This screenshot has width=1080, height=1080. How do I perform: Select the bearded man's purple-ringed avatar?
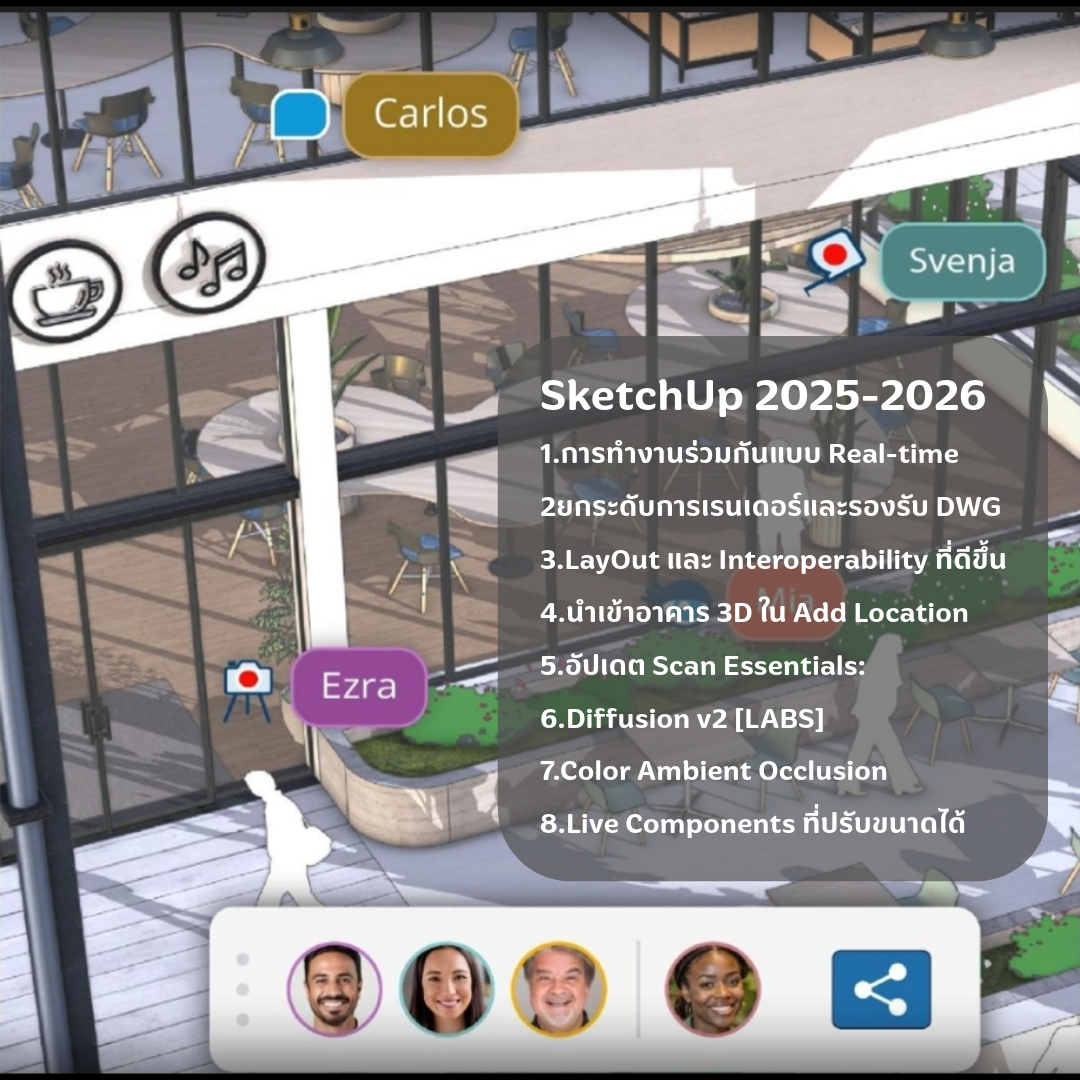tap(334, 989)
